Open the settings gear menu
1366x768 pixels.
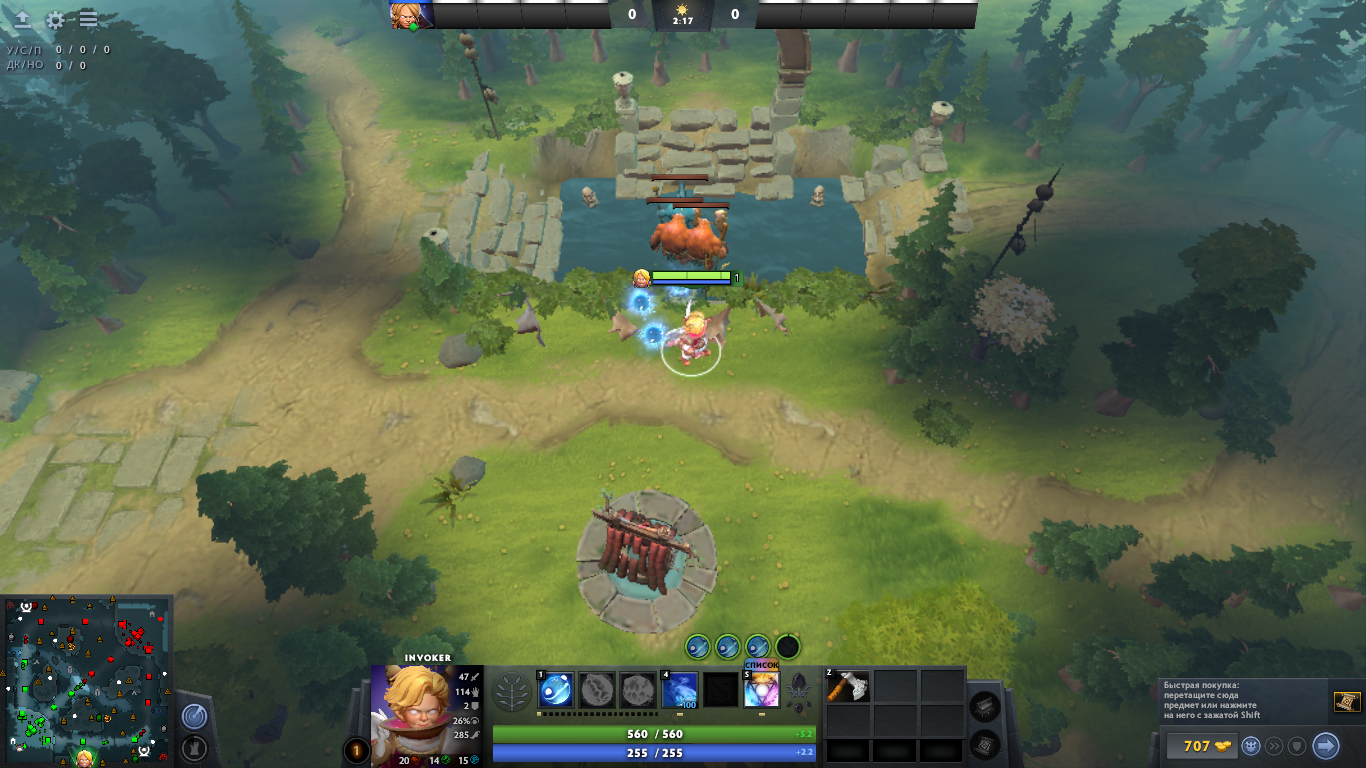(x=55, y=19)
